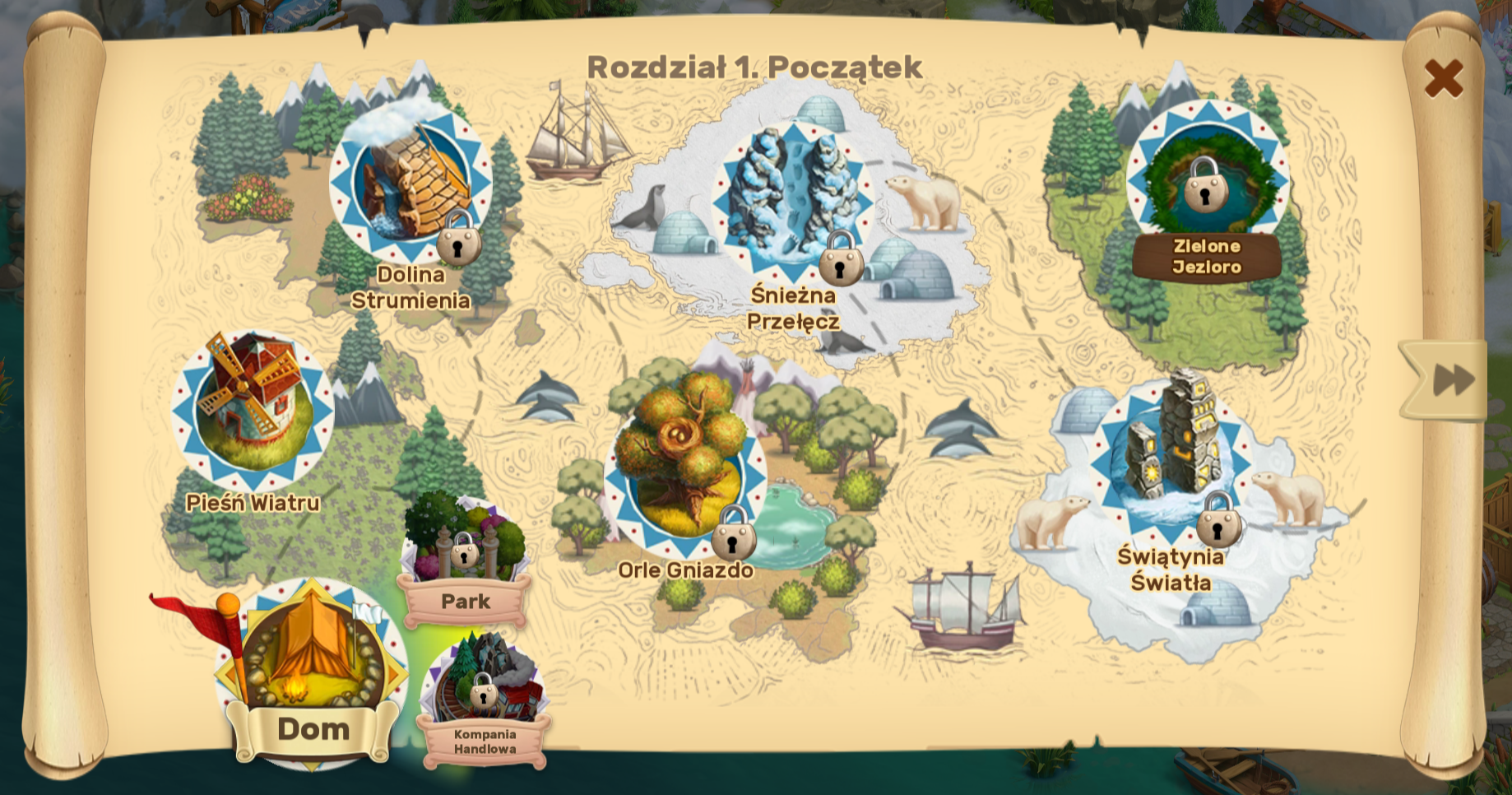
Task: Open the Pieśń Wiatru windmill location
Action: pyautogui.click(x=253, y=410)
